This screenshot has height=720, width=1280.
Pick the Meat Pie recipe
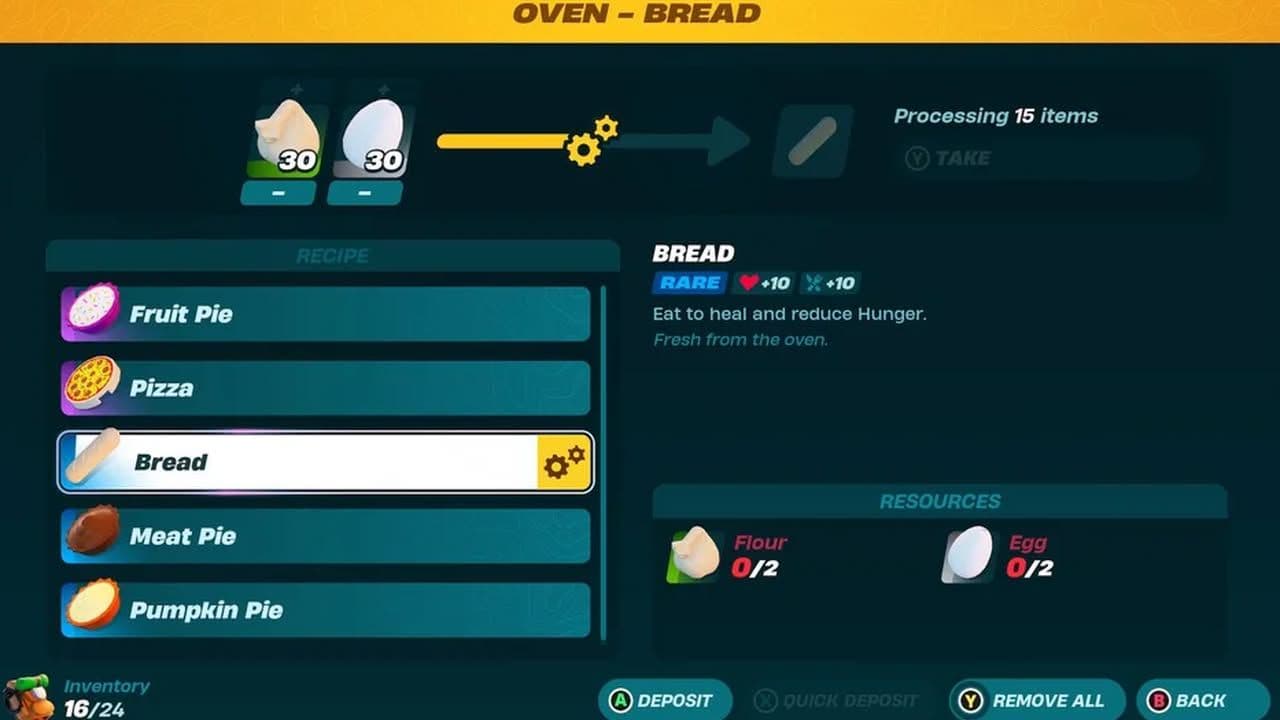tap(326, 536)
